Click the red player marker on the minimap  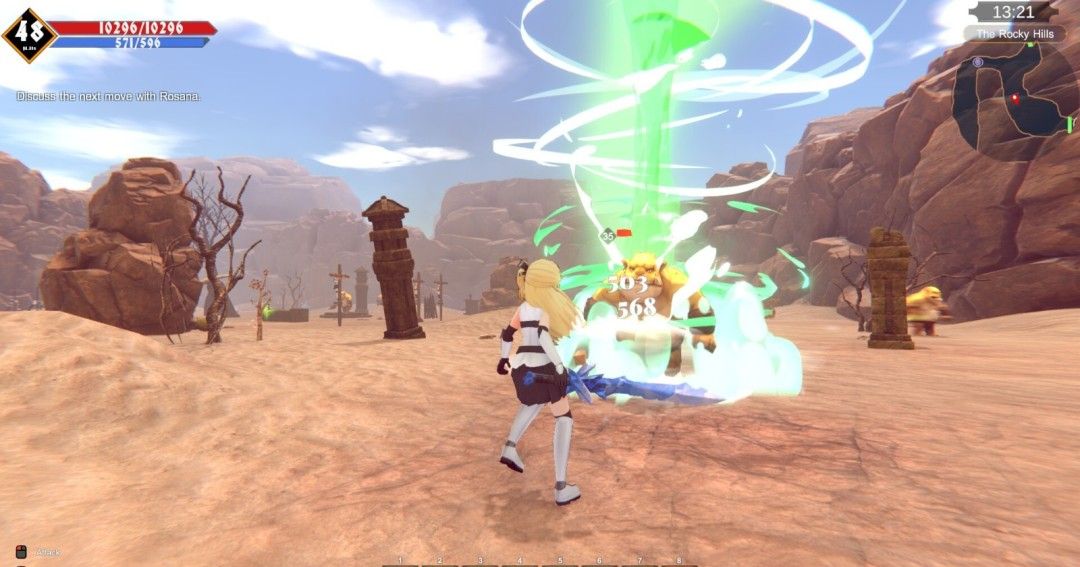tap(1016, 98)
